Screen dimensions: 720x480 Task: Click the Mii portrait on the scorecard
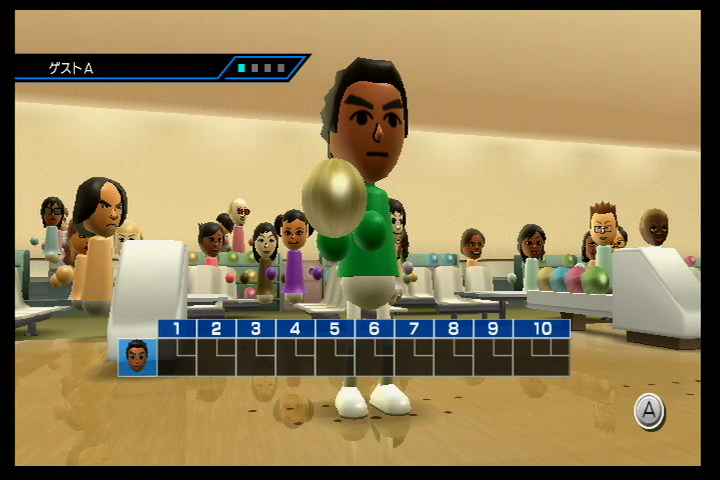137,357
